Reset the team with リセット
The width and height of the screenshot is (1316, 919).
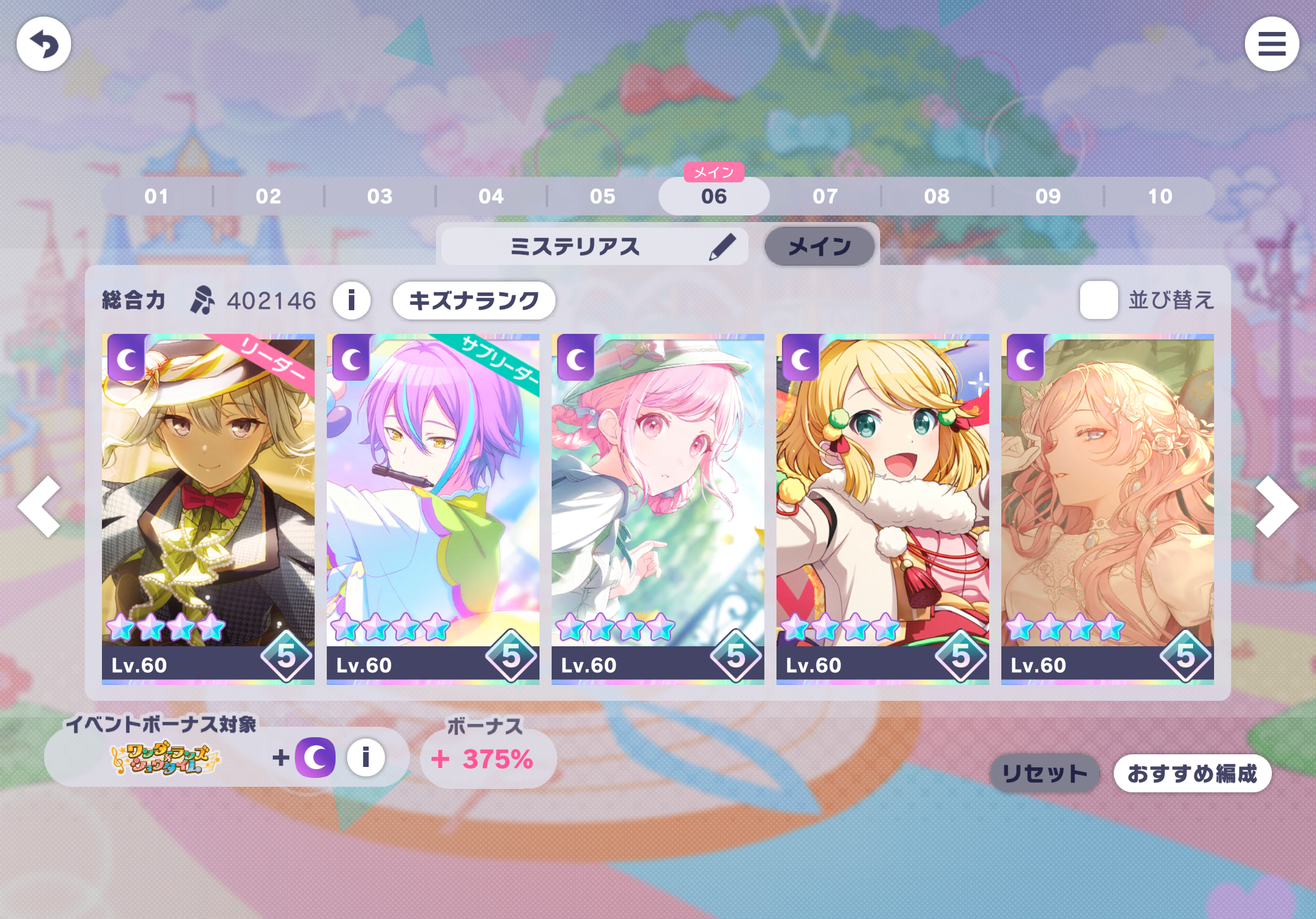pyautogui.click(x=1044, y=774)
